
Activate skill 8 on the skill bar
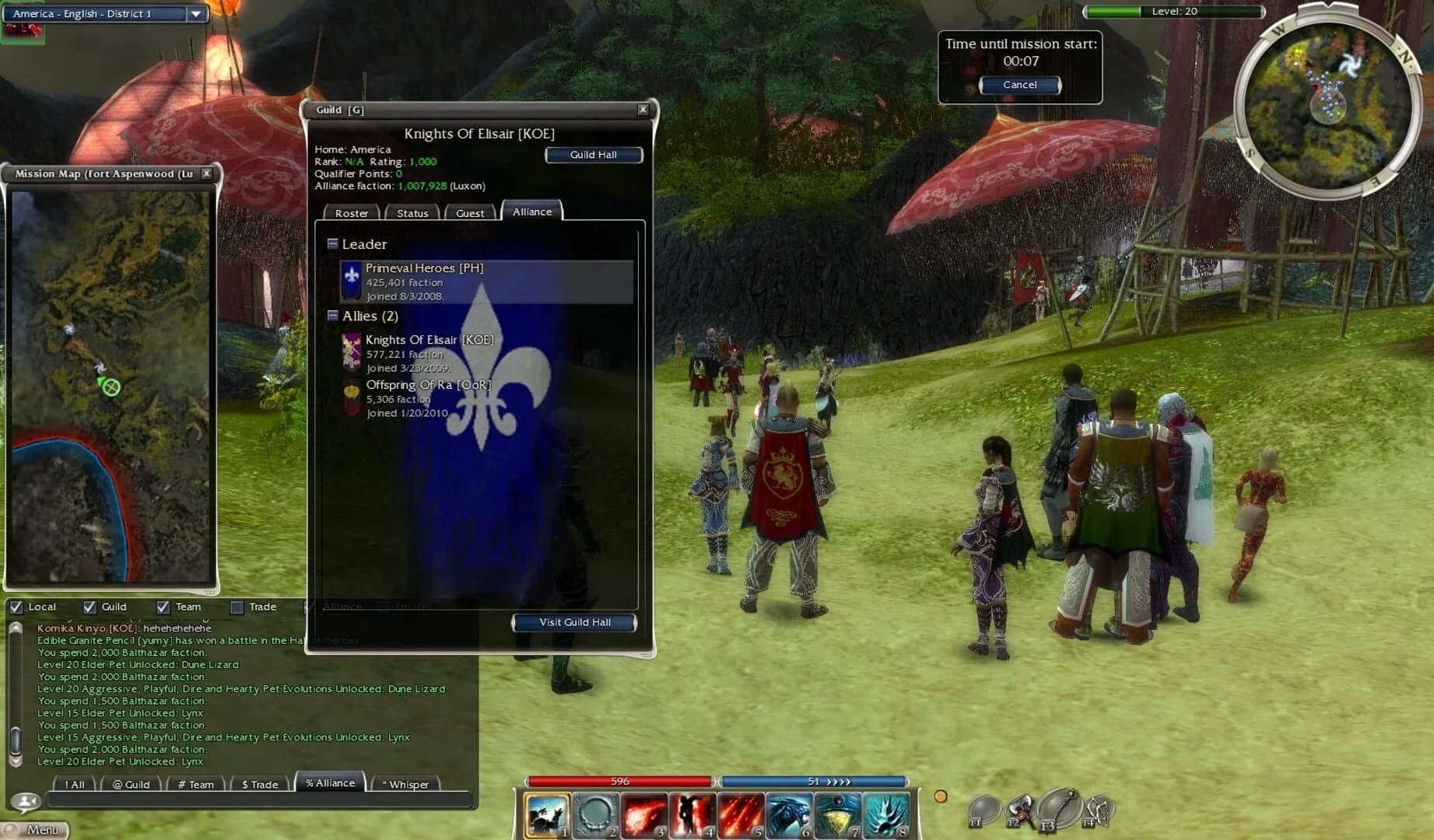888,813
